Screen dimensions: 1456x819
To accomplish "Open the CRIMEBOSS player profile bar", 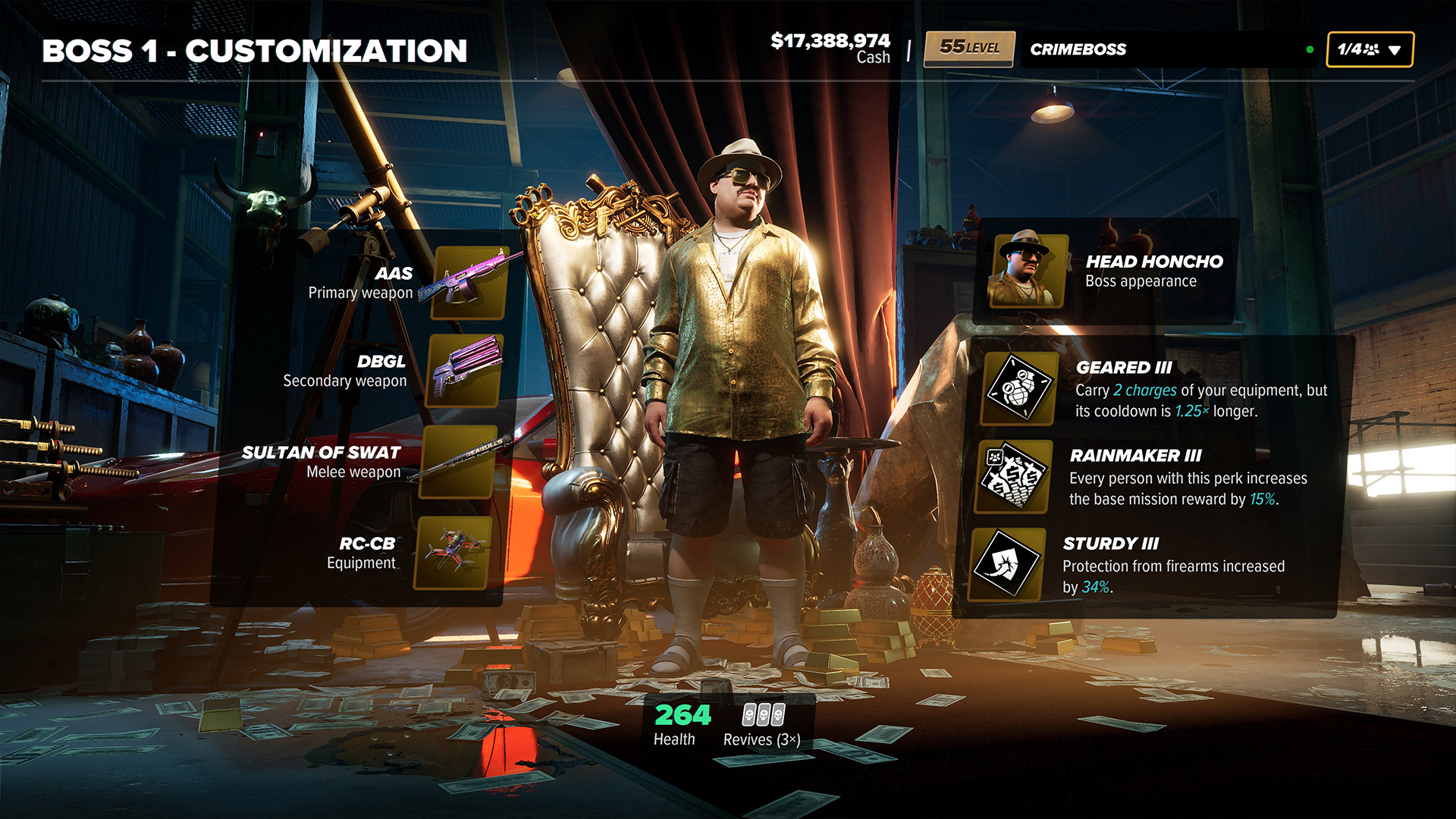I will pyautogui.click(x=1168, y=50).
